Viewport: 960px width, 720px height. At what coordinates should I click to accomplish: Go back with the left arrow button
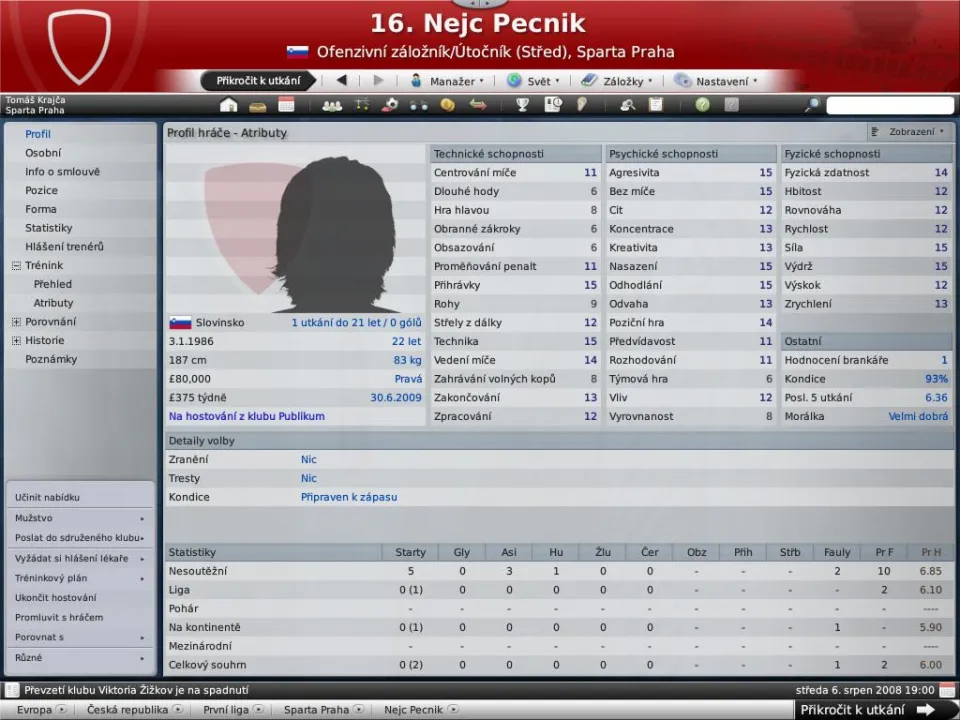[x=341, y=81]
